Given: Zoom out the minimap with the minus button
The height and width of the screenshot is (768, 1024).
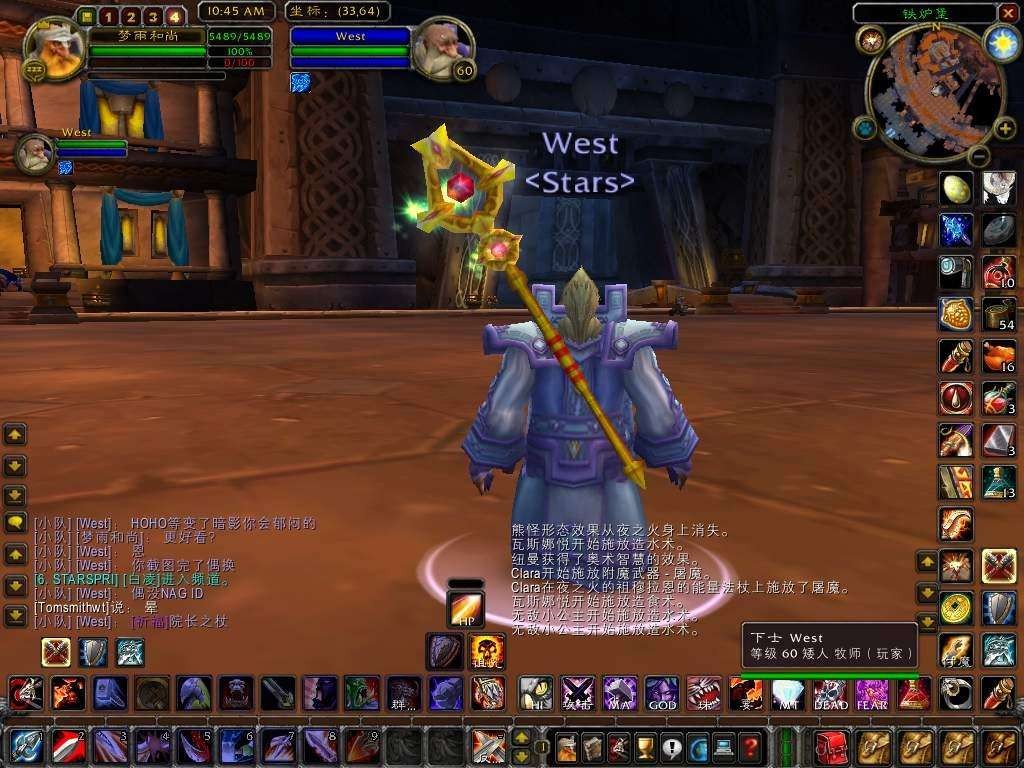Looking at the screenshot, I should 978,155.
